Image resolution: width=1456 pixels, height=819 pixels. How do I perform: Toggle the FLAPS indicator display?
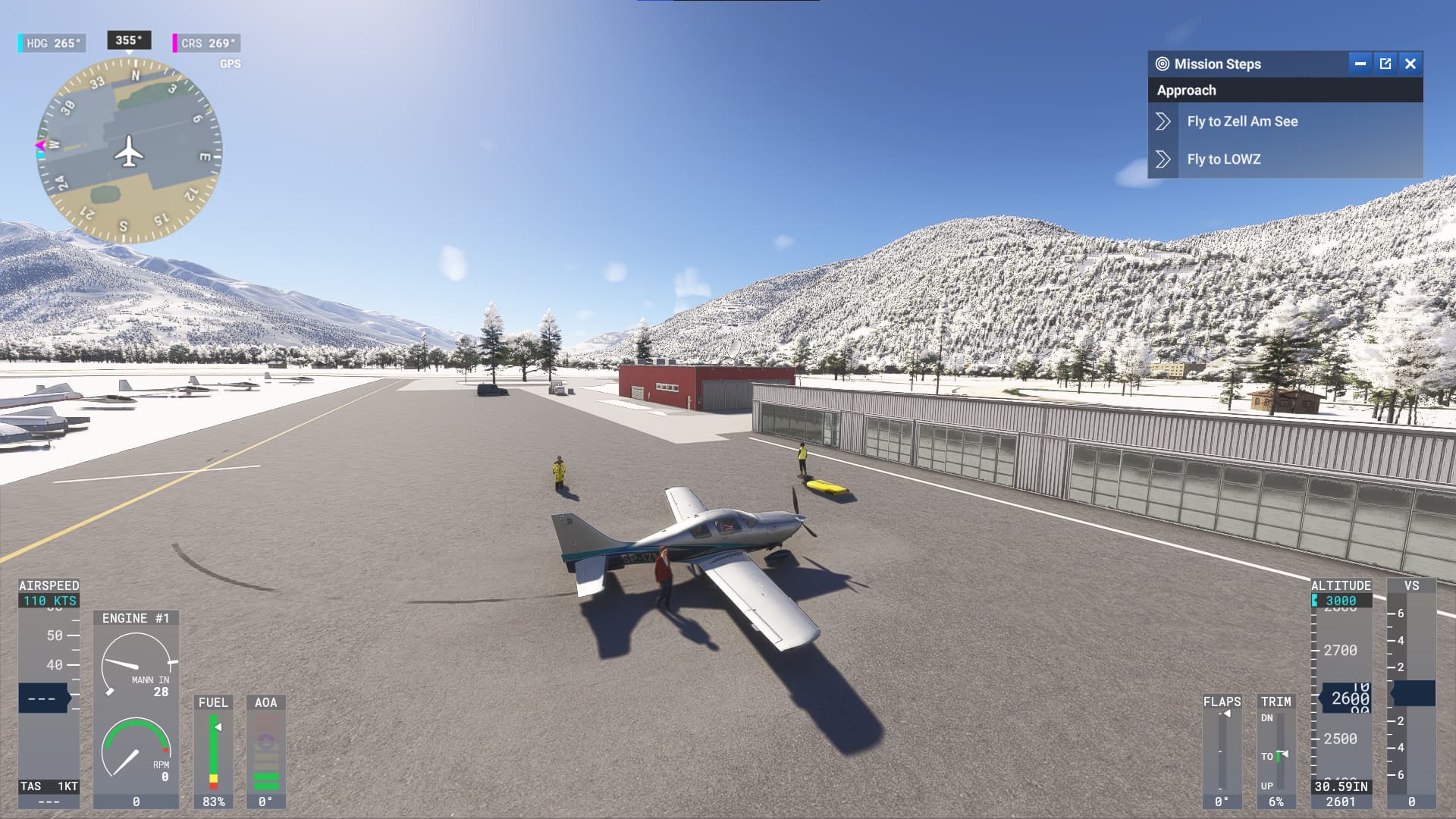pos(1222,751)
